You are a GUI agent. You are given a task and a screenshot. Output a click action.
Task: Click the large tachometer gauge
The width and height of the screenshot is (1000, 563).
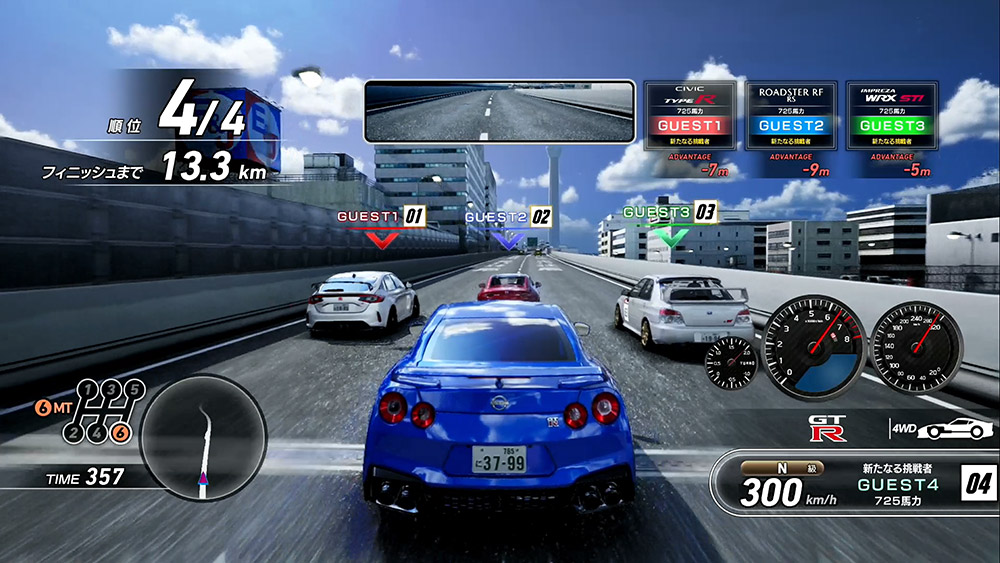point(814,347)
